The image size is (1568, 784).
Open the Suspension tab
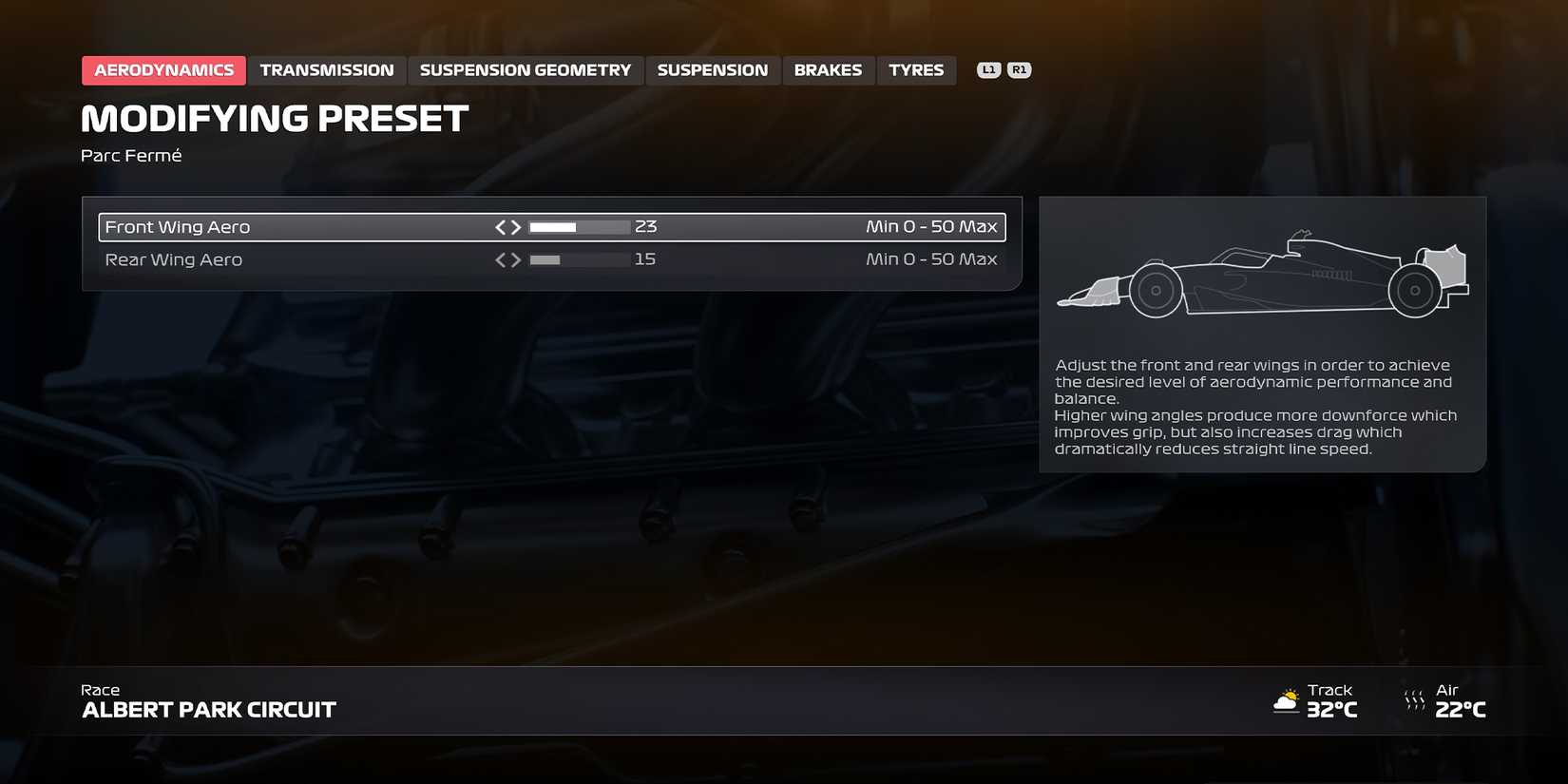(x=713, y=69)
